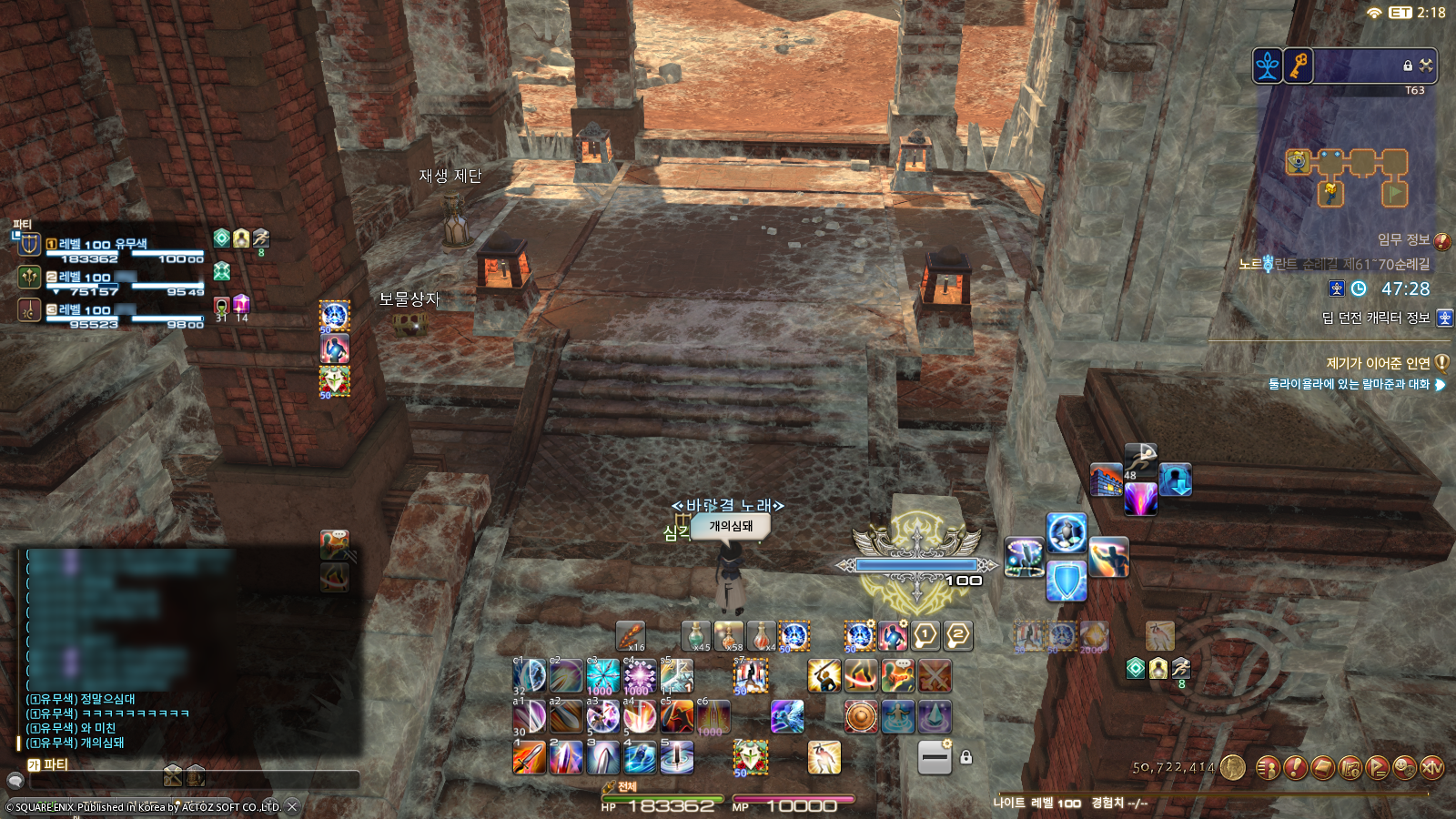
Task: Select the golden key icon above the map
Action: pos(1298,66)
